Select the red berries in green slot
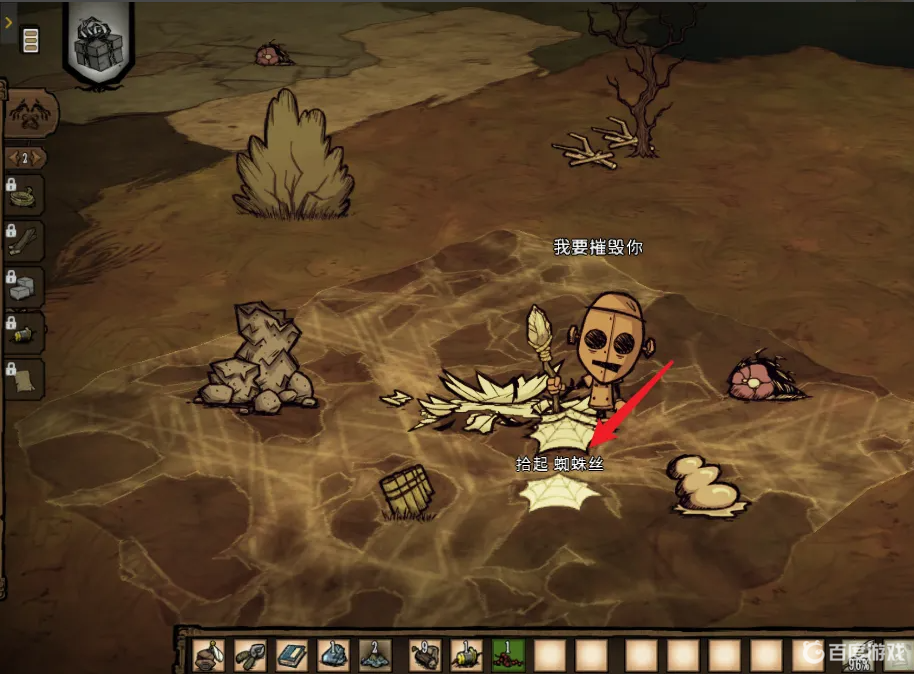Image resolution: width=914 pixels, height=674 pixels. click(508, 655)
